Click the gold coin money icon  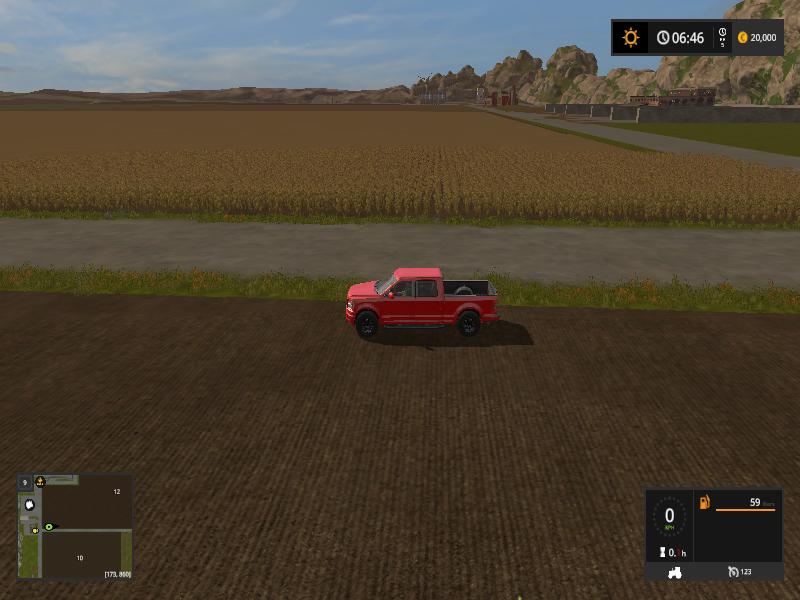pos(742,38)
